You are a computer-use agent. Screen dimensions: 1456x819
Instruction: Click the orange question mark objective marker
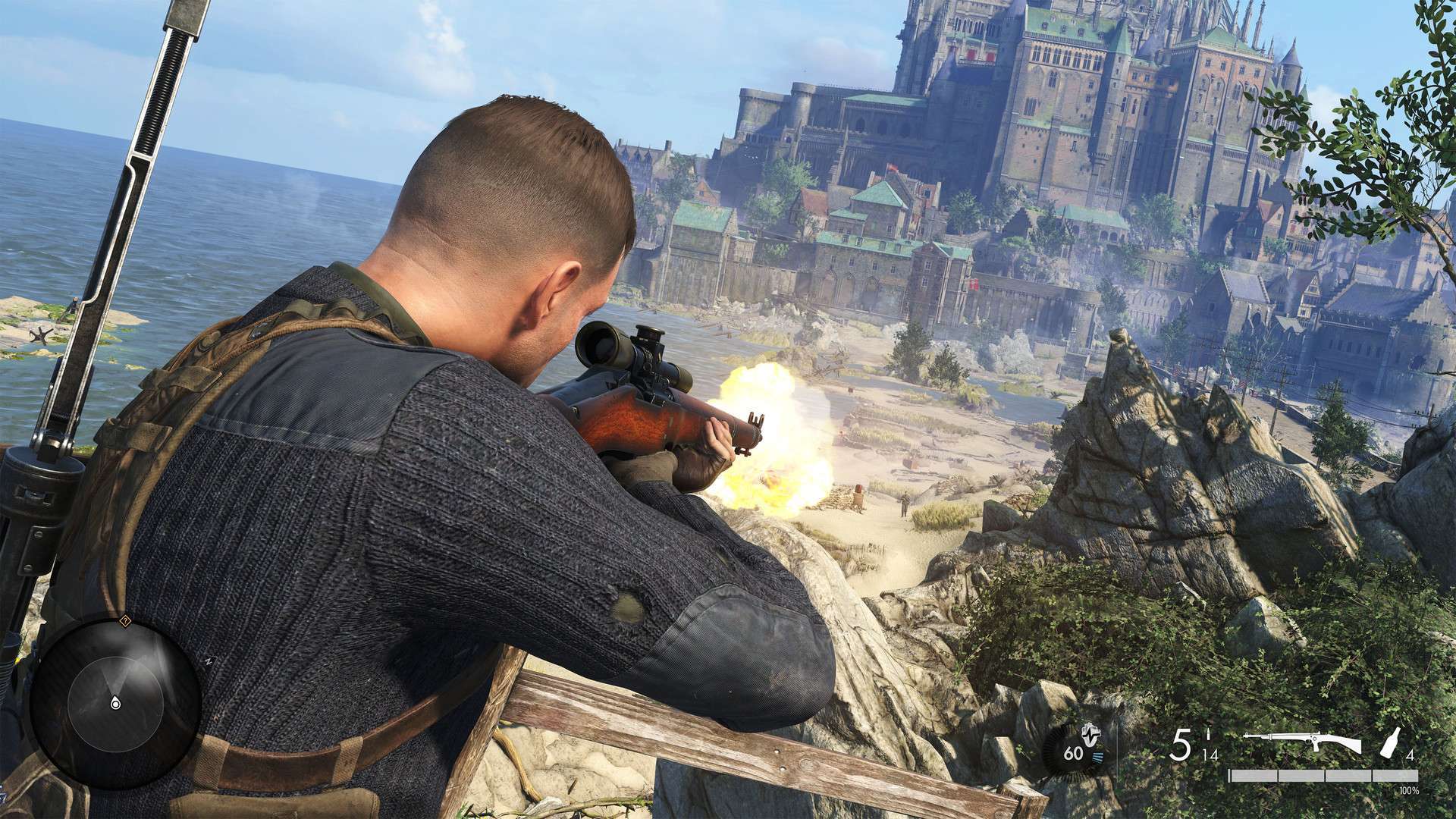(x=125, y=620)
